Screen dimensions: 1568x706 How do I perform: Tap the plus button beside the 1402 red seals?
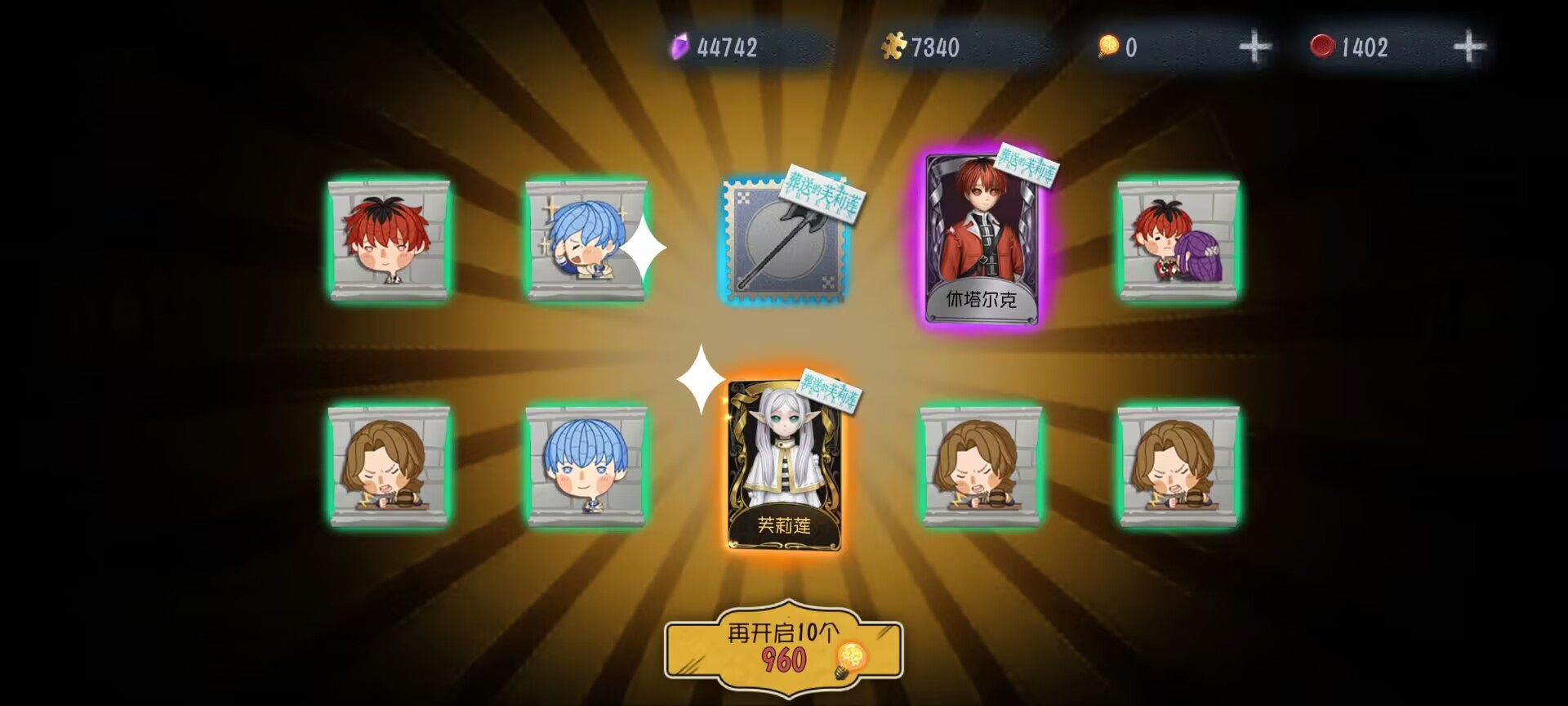click(1468, 47)
